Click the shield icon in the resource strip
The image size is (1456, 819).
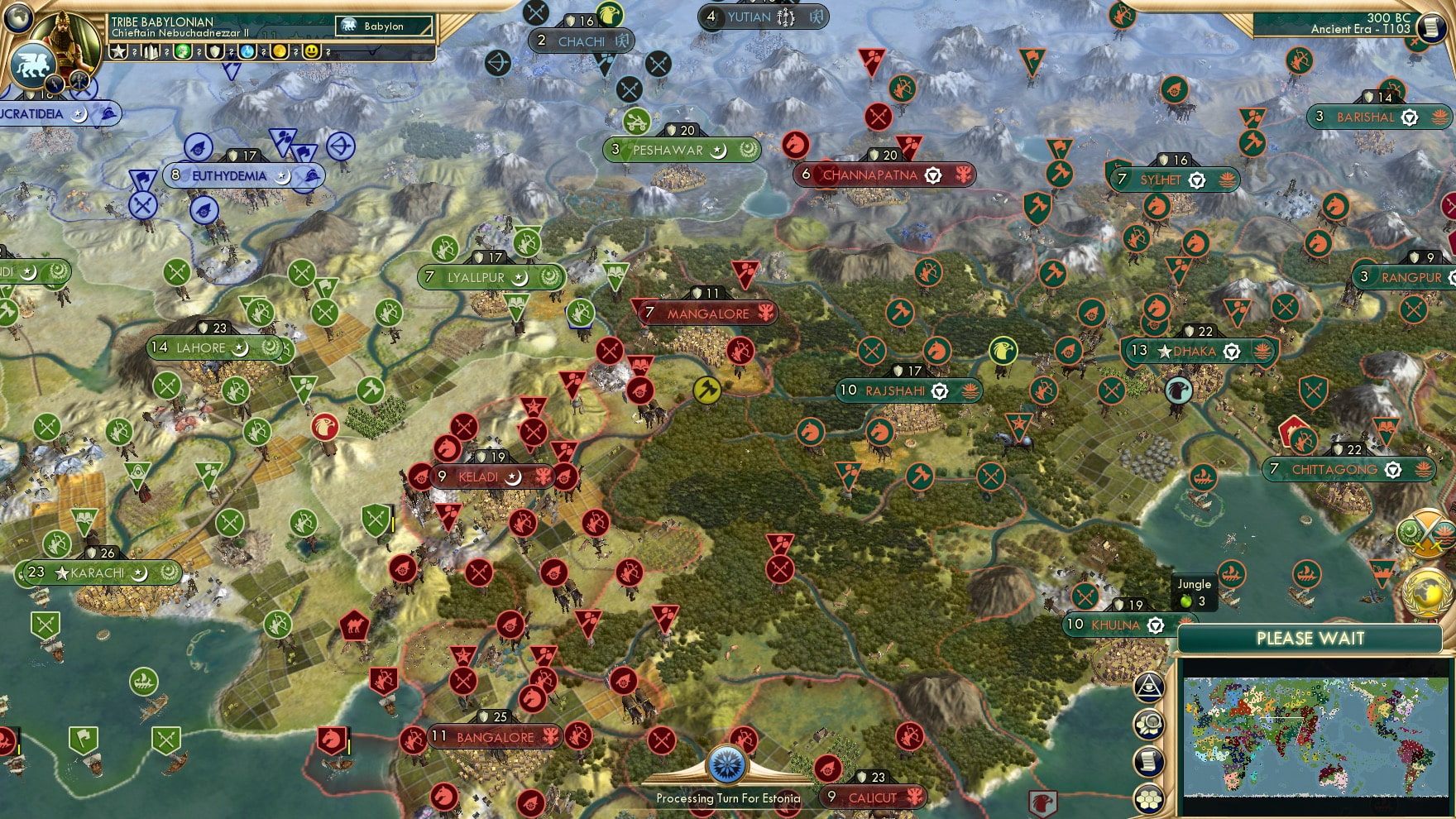click(x=214, y=54)
